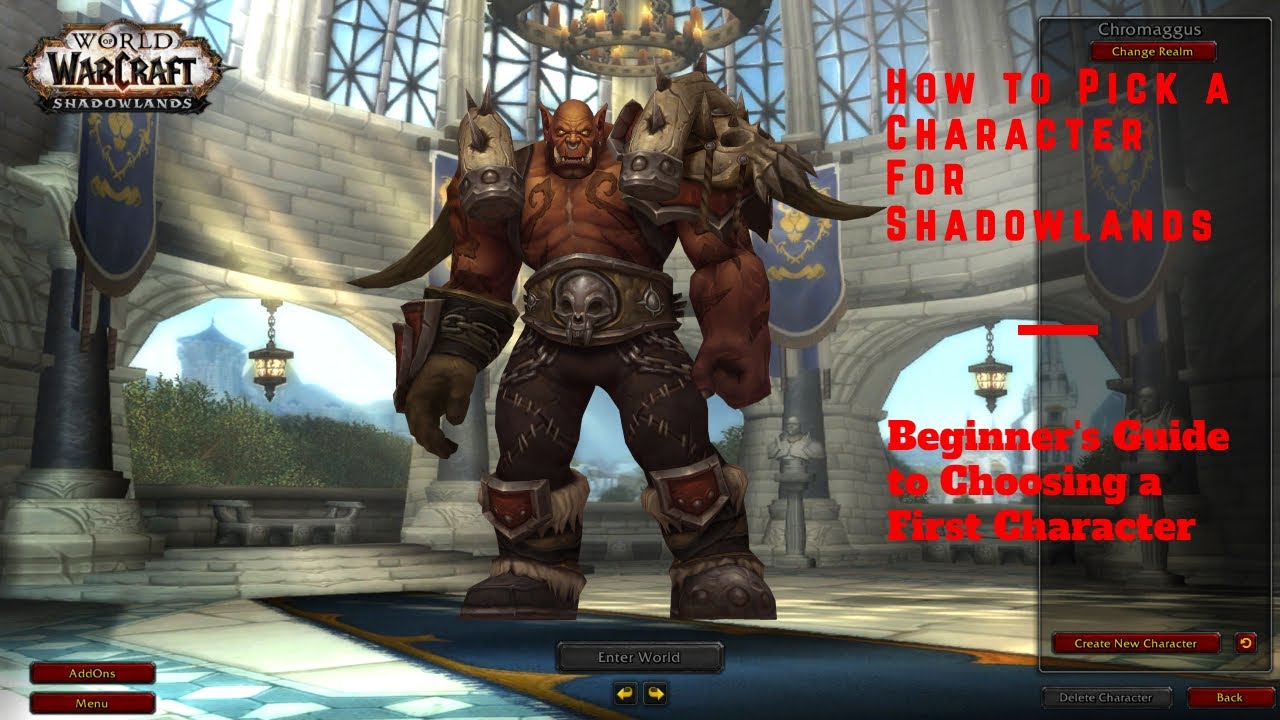Click the realm name Chromaggus
The width and height of the screenshot is (1280, 720).
coord(1152,30)
